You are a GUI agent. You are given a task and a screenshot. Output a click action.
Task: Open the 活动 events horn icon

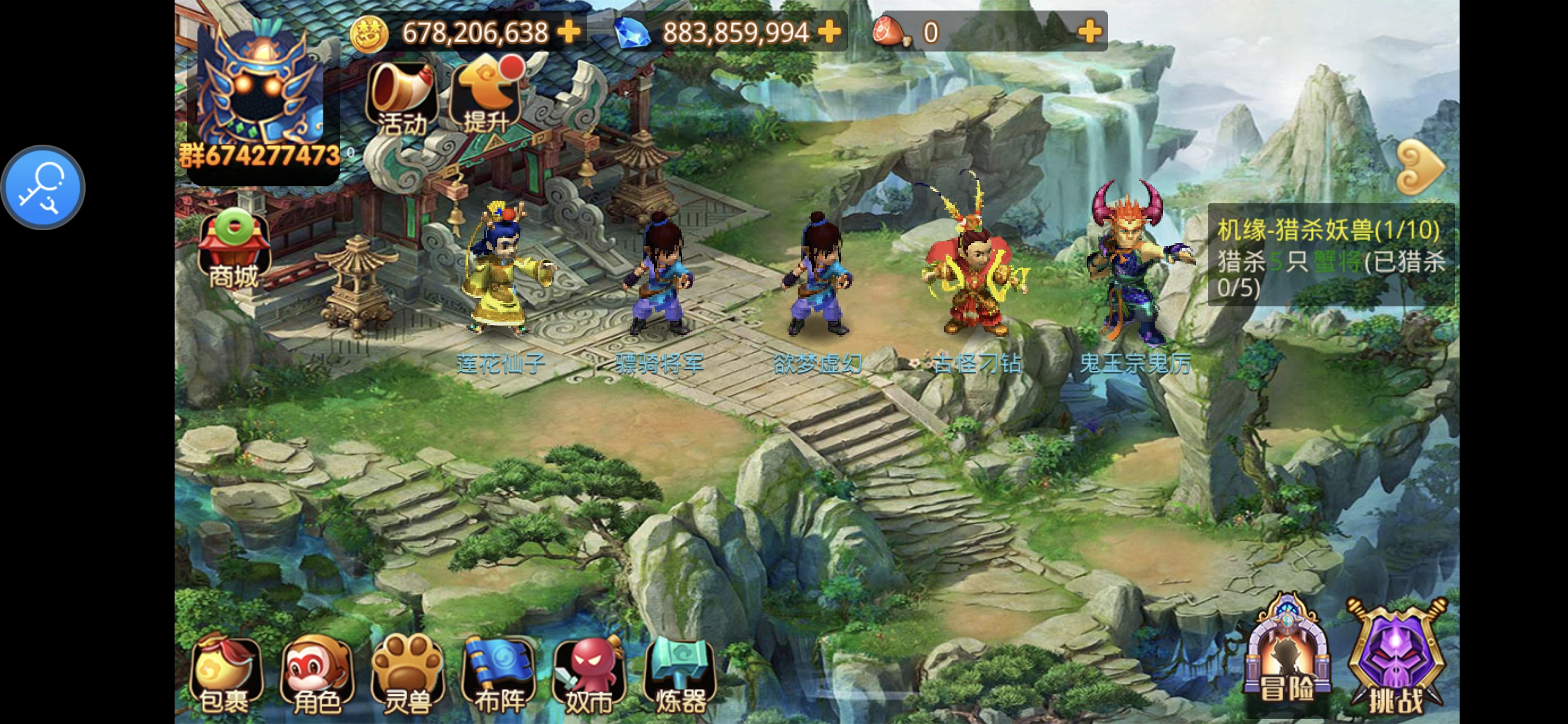pos(403,97)
